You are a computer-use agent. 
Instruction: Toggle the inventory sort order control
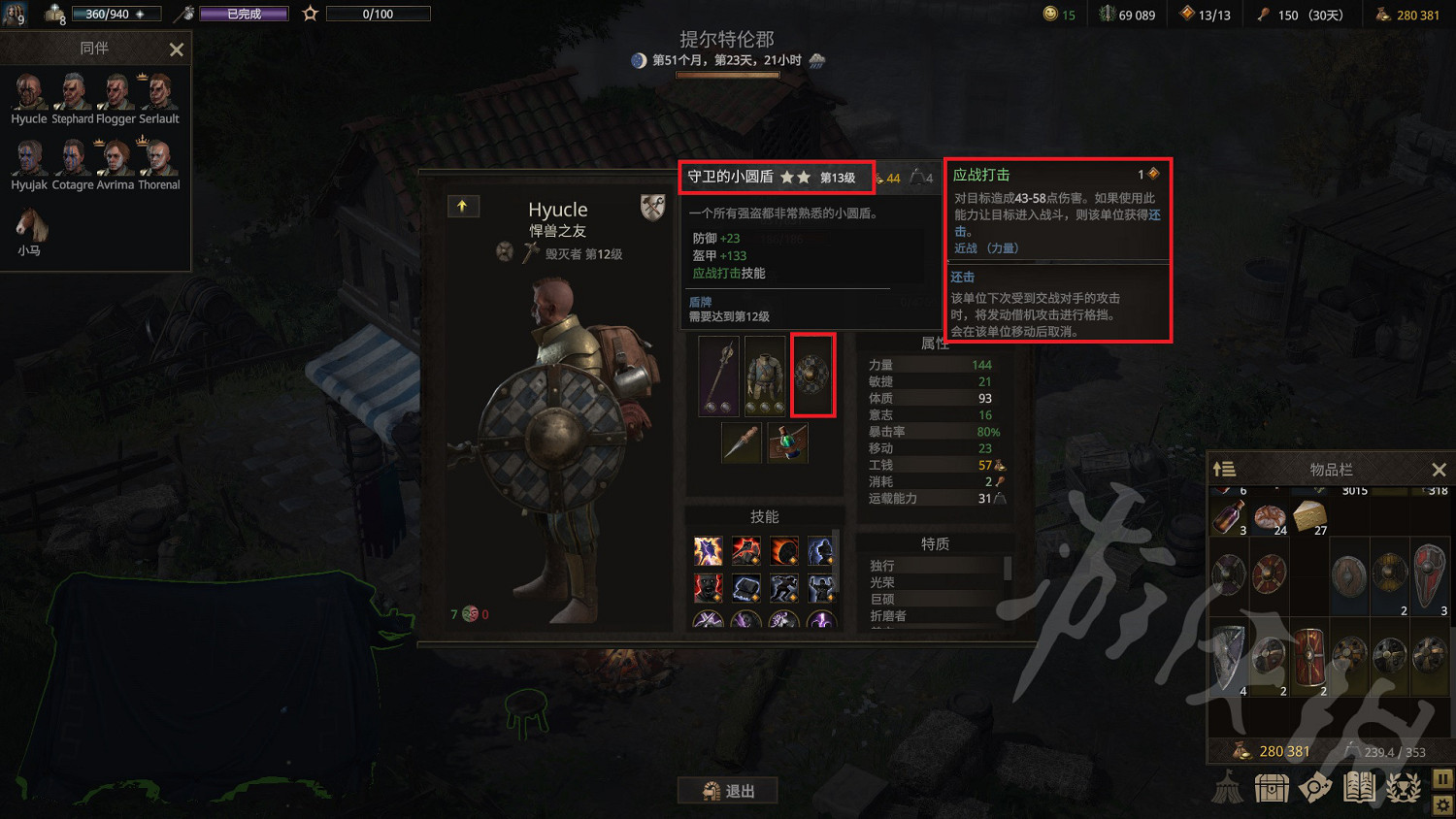click(x=1224, y=469)
